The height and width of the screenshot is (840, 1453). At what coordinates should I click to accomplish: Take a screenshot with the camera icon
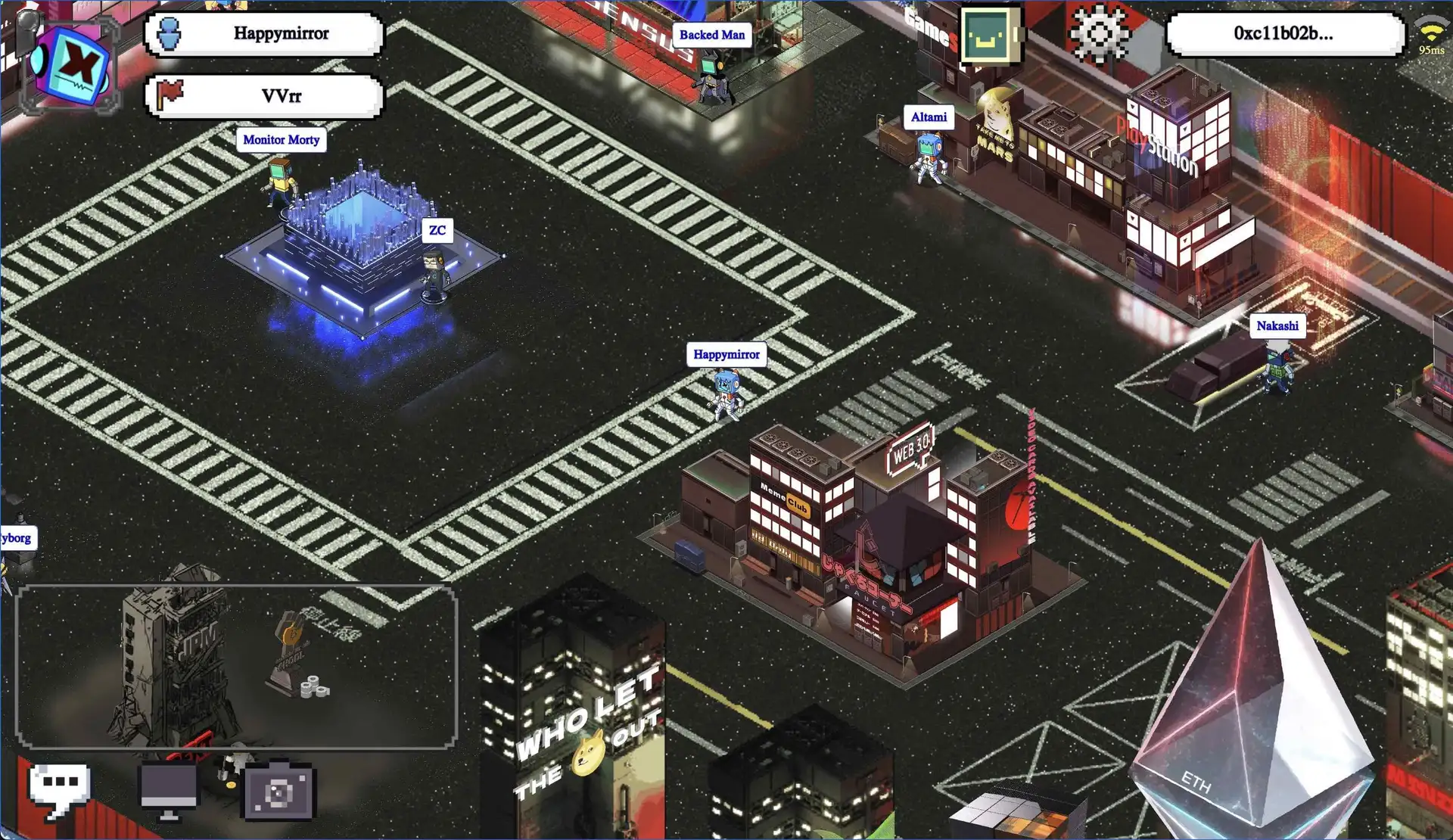coord(278,792)
